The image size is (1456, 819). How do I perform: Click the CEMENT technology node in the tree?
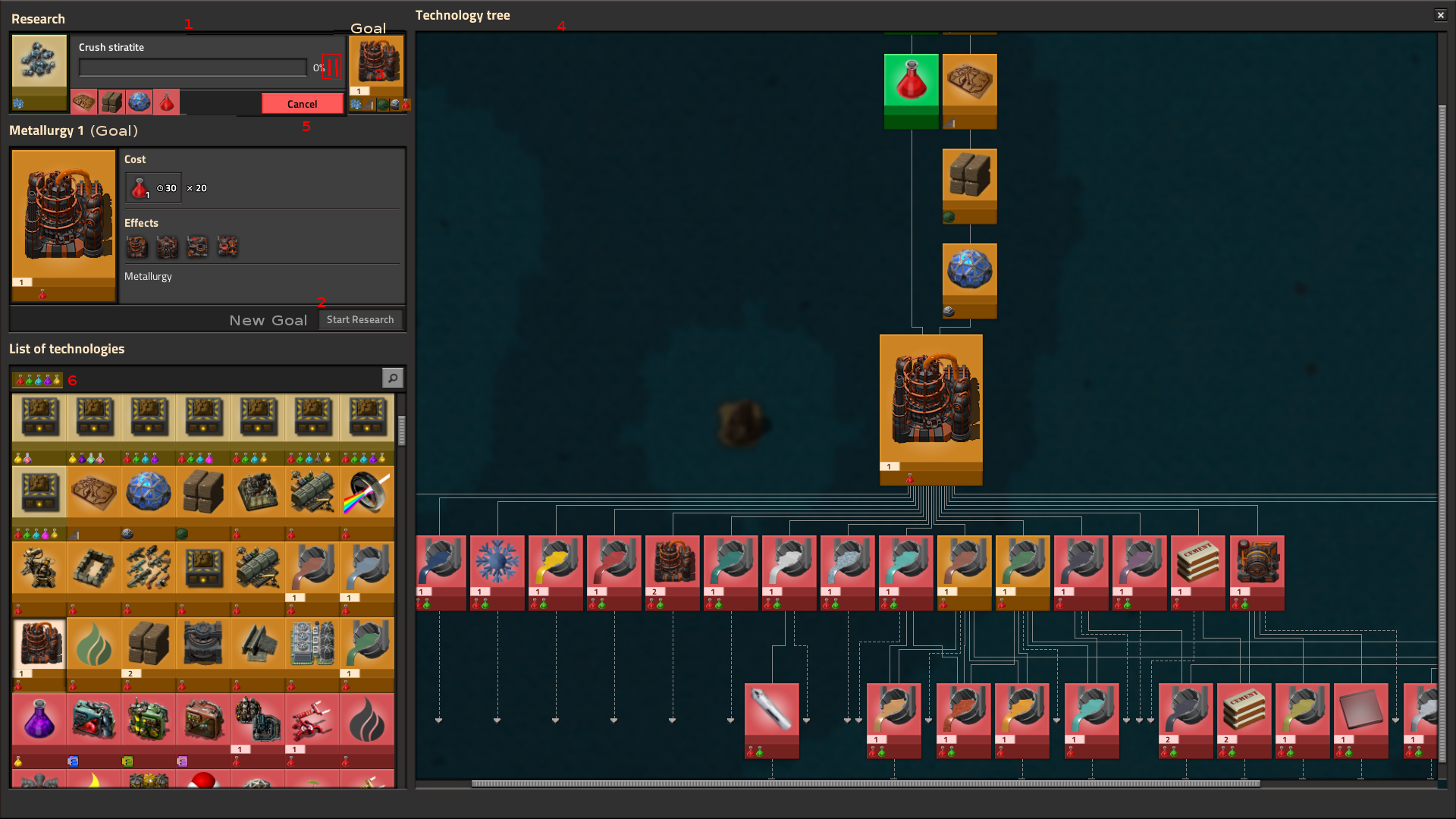(x=1198, y=561)
